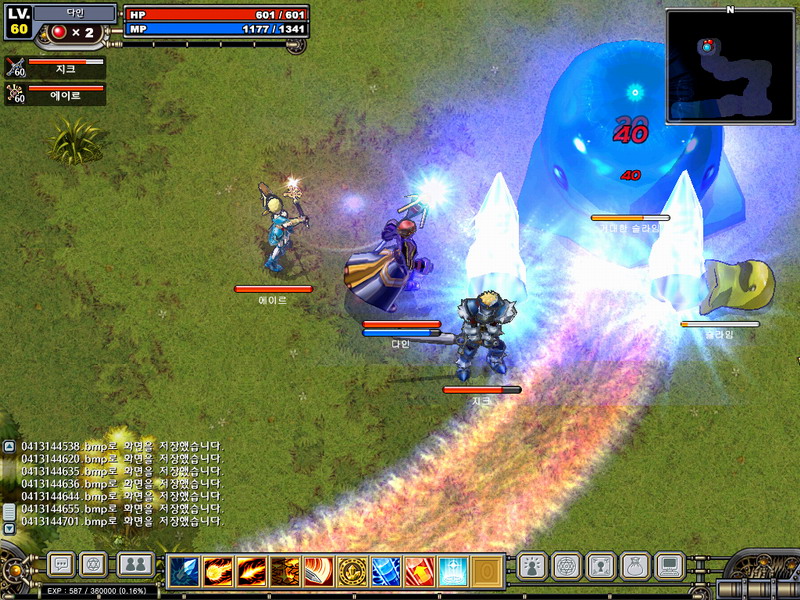800x600 pixels.
Task: Use the flame streak skill
Action: pyautogui.click(x=251, y=571)
